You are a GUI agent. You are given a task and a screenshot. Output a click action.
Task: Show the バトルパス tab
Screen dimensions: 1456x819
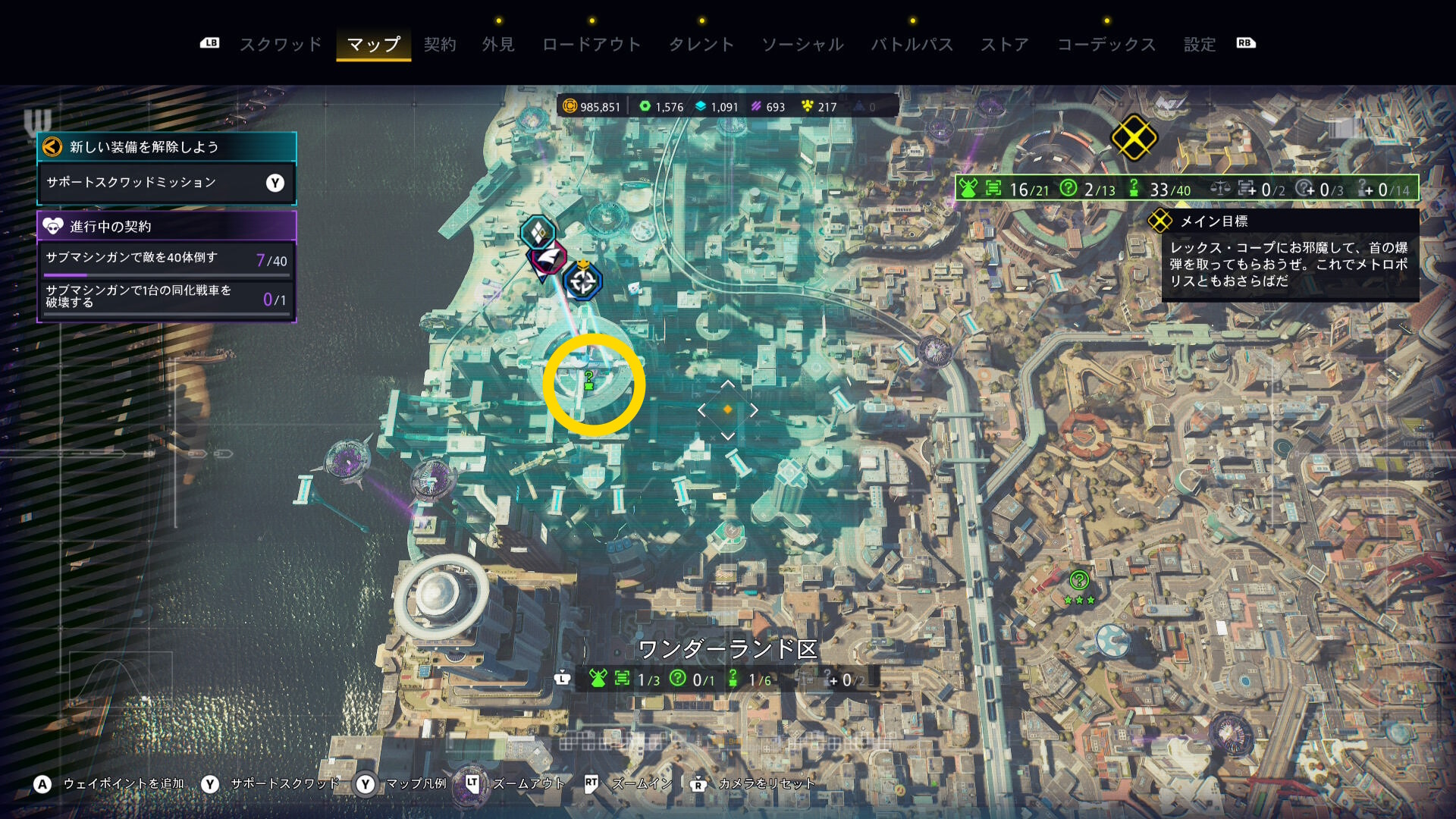(x=912, y=45)
